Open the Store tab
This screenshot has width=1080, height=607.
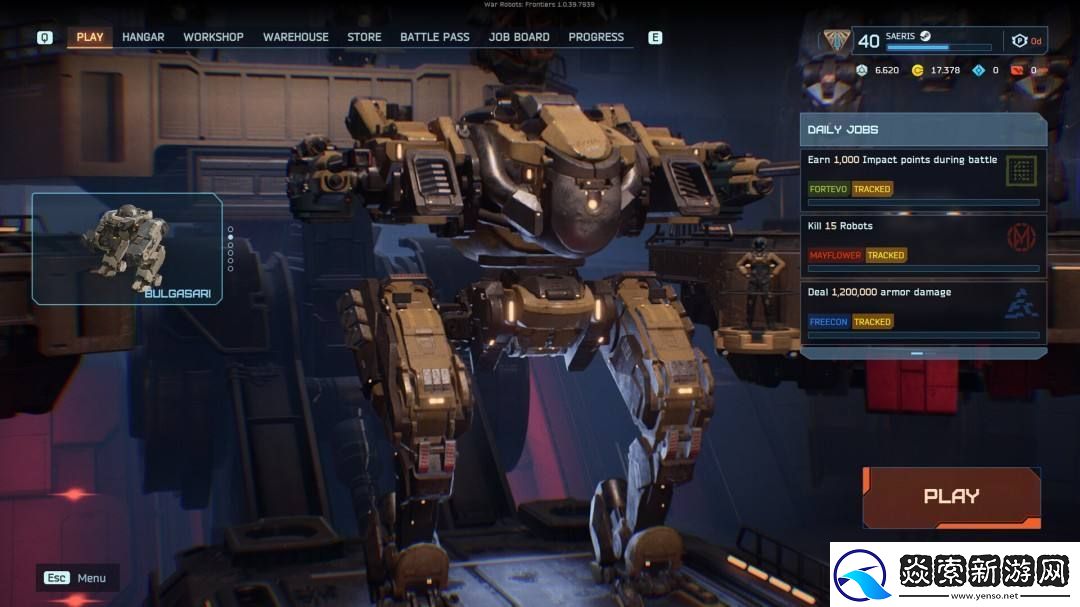[364, 37]
